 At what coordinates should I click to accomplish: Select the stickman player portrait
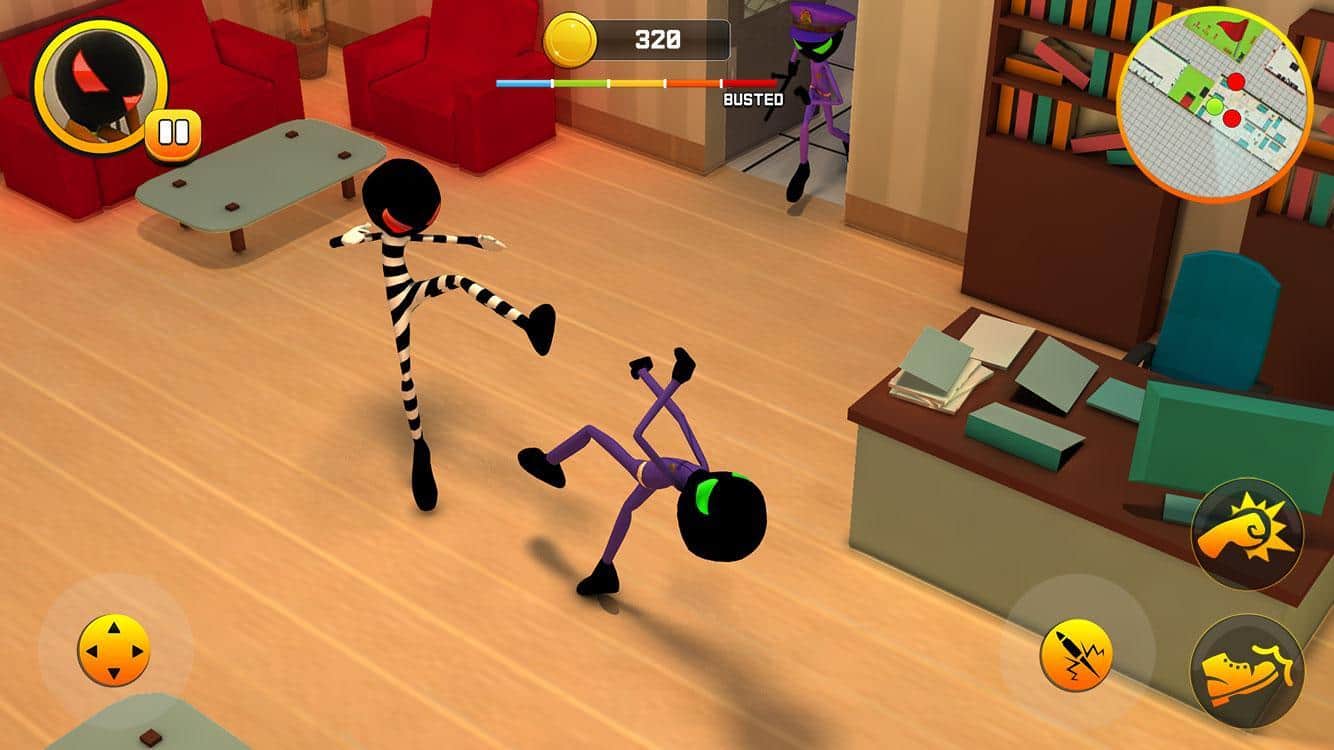(100, 86)
